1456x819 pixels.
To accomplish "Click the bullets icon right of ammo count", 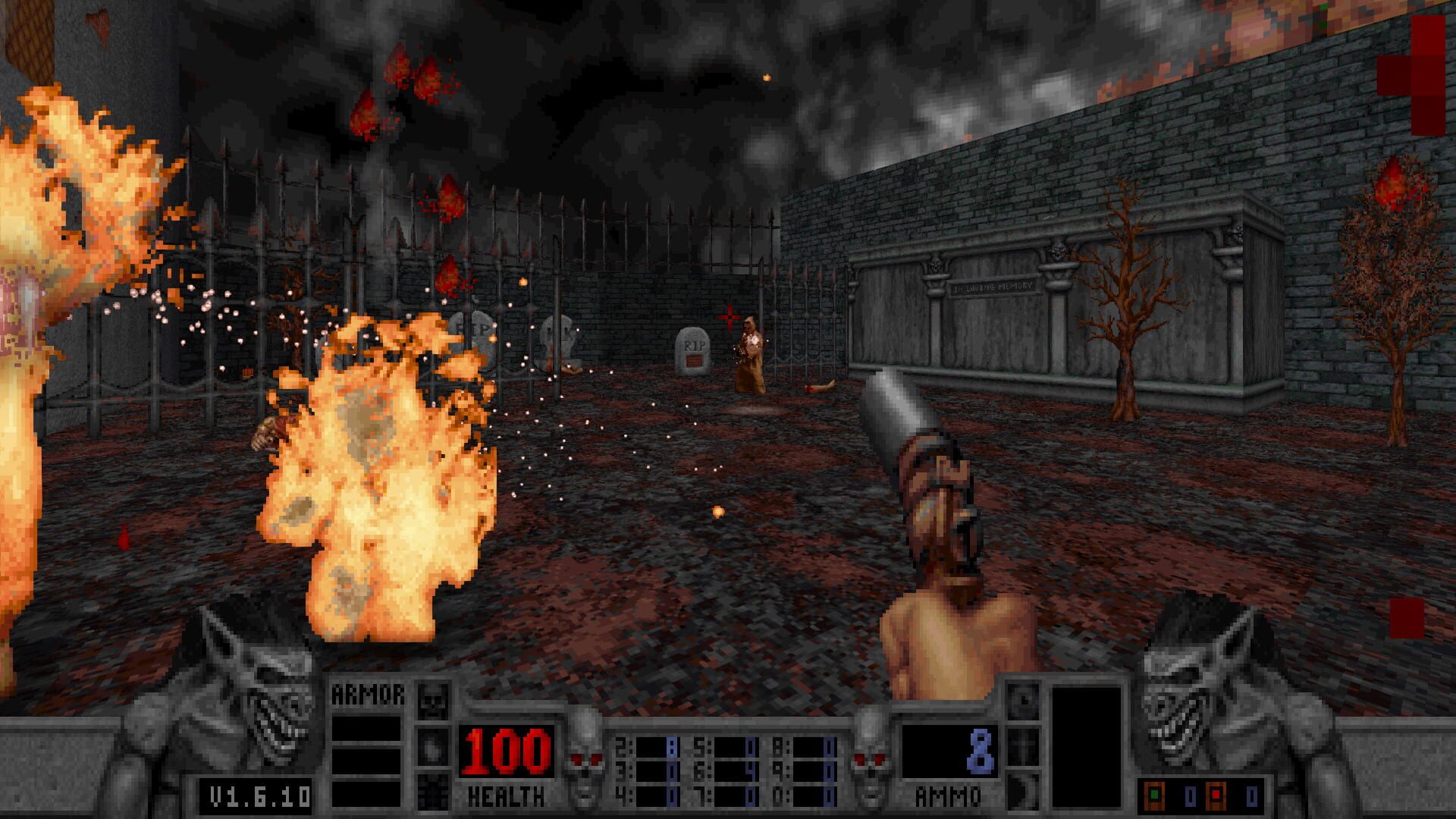I will click(1023, 700).
